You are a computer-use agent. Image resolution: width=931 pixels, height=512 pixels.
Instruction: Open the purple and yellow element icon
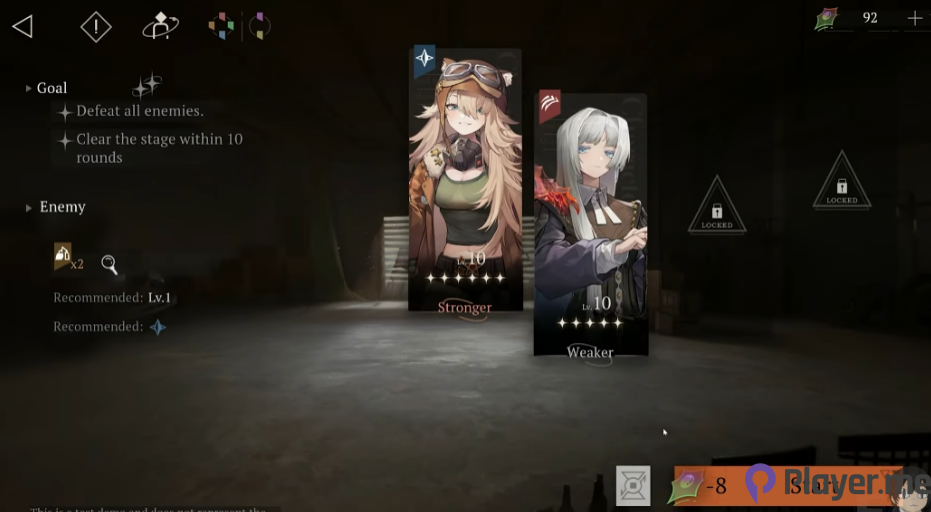[259, 27]
